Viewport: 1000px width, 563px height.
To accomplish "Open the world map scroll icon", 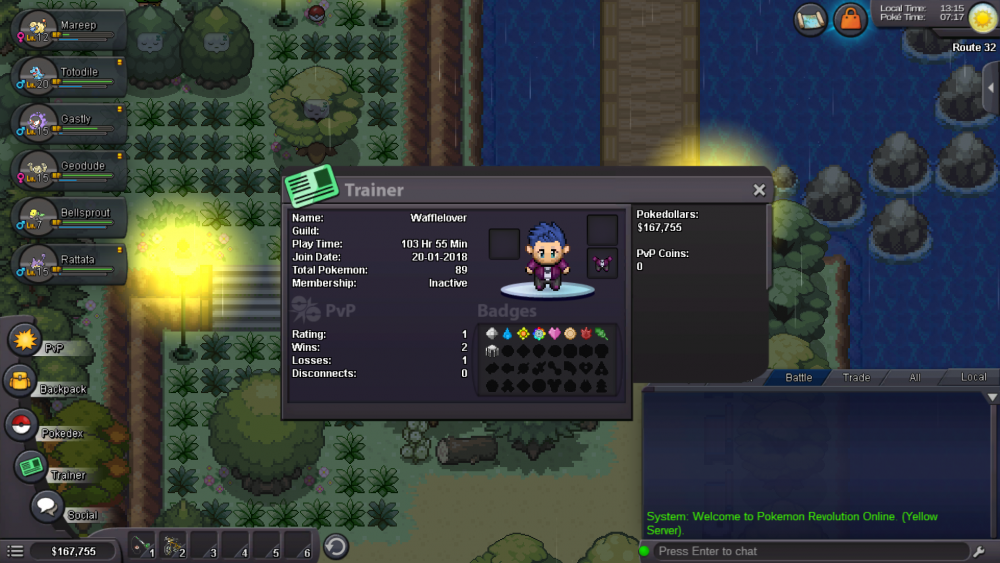I will 810,19.
